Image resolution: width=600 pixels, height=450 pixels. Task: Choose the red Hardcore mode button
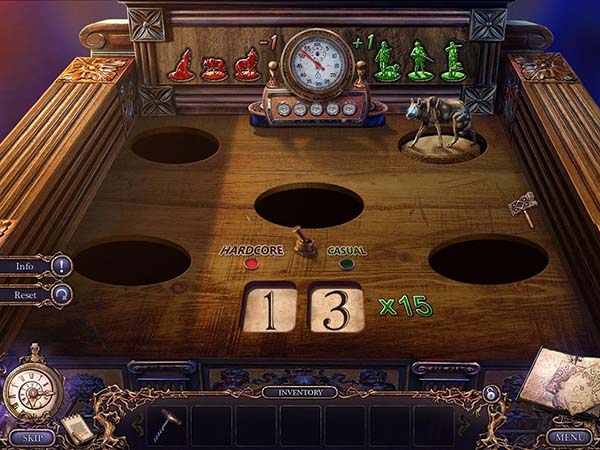point(251,264)
